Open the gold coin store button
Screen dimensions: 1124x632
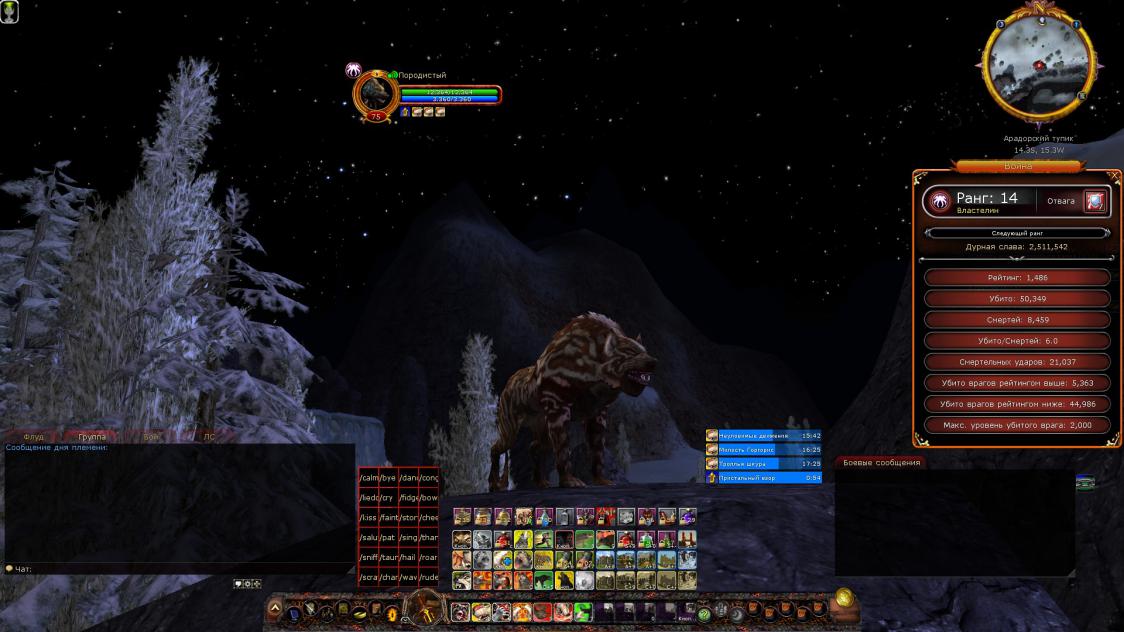844,597
